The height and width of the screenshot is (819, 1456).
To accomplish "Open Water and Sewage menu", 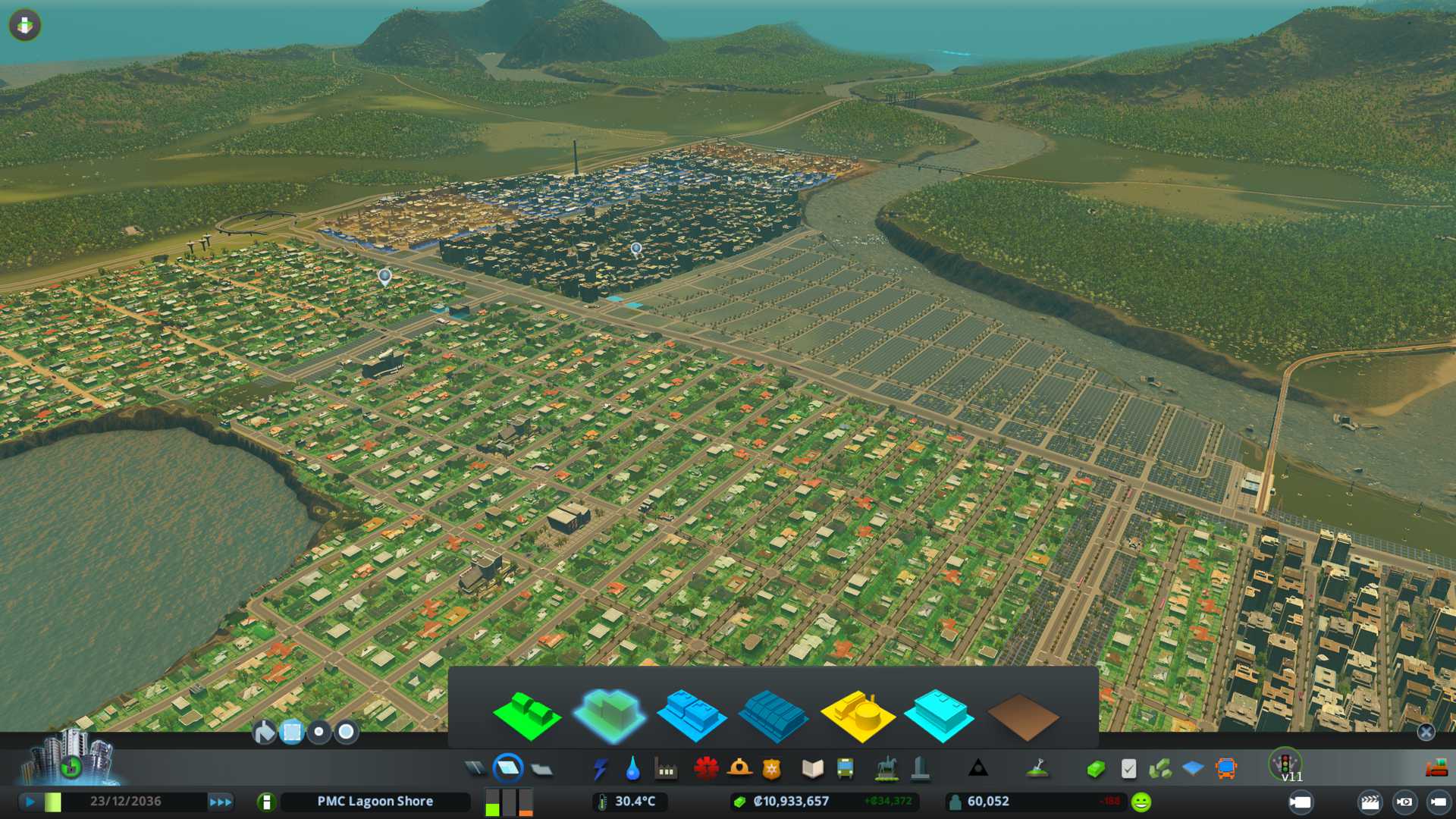I will (x=632, y=769).
